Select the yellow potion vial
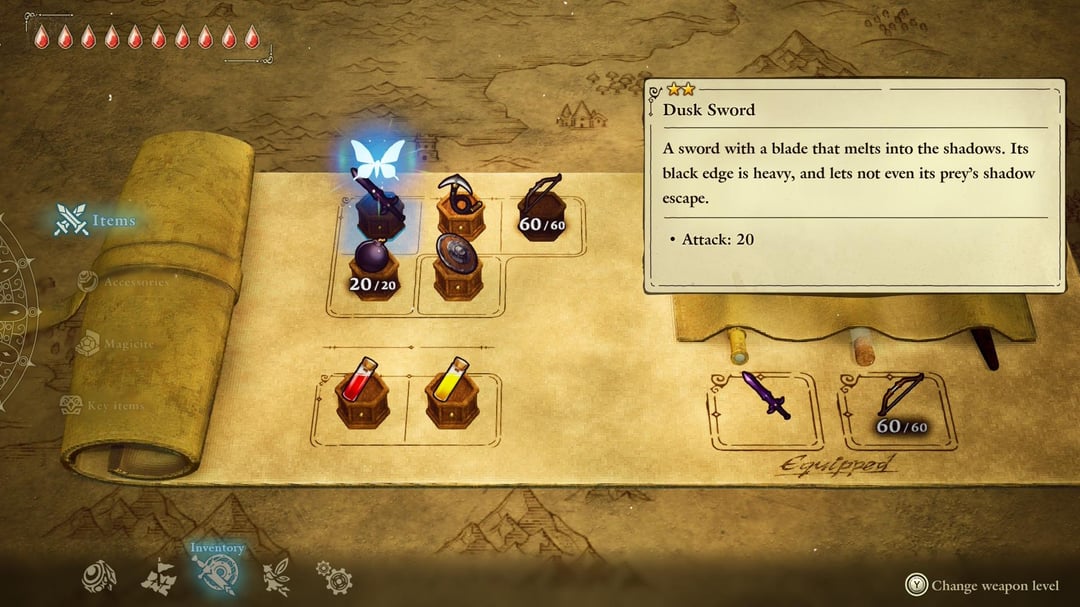1080x607 pixels. coord(451,395)
